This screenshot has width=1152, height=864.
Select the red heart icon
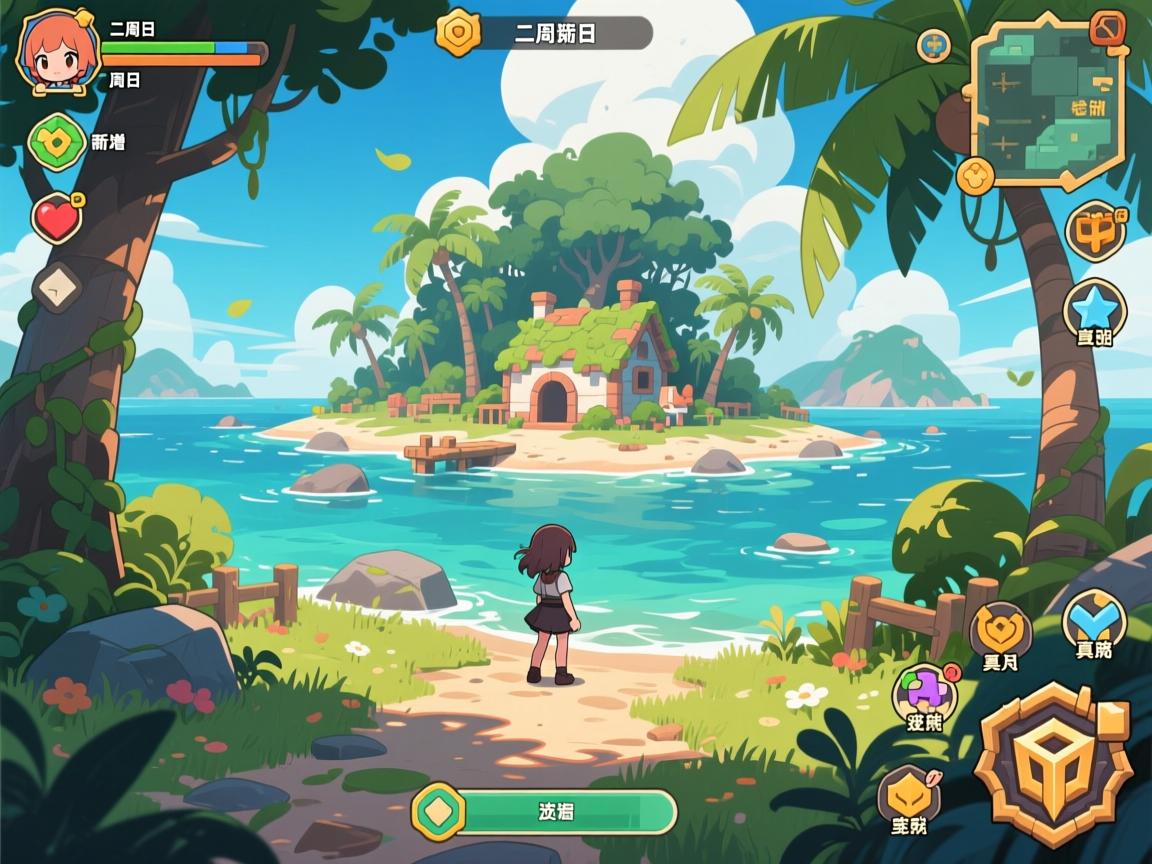point(57,218)
